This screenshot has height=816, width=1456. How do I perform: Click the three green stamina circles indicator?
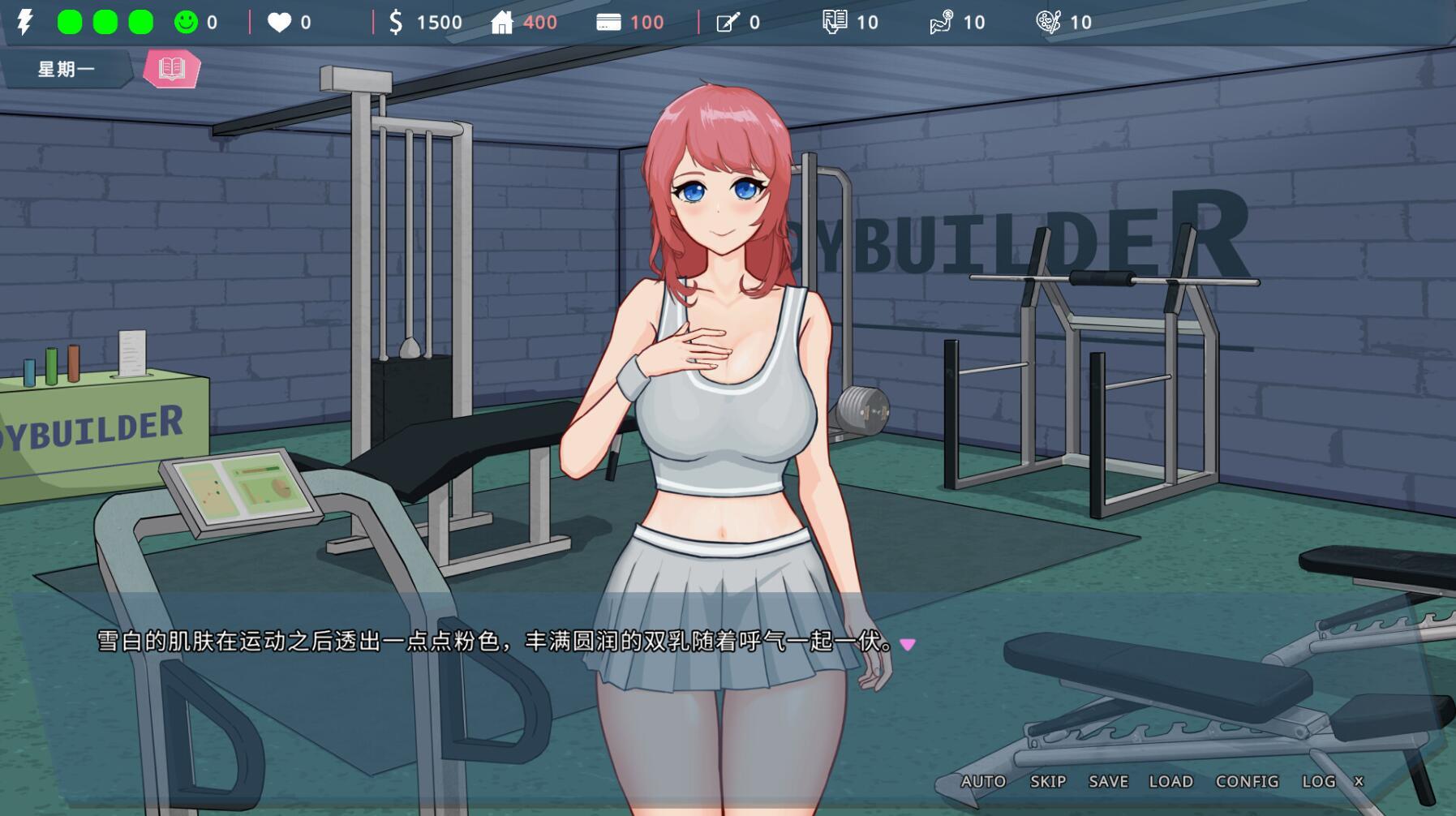(103, 22)
